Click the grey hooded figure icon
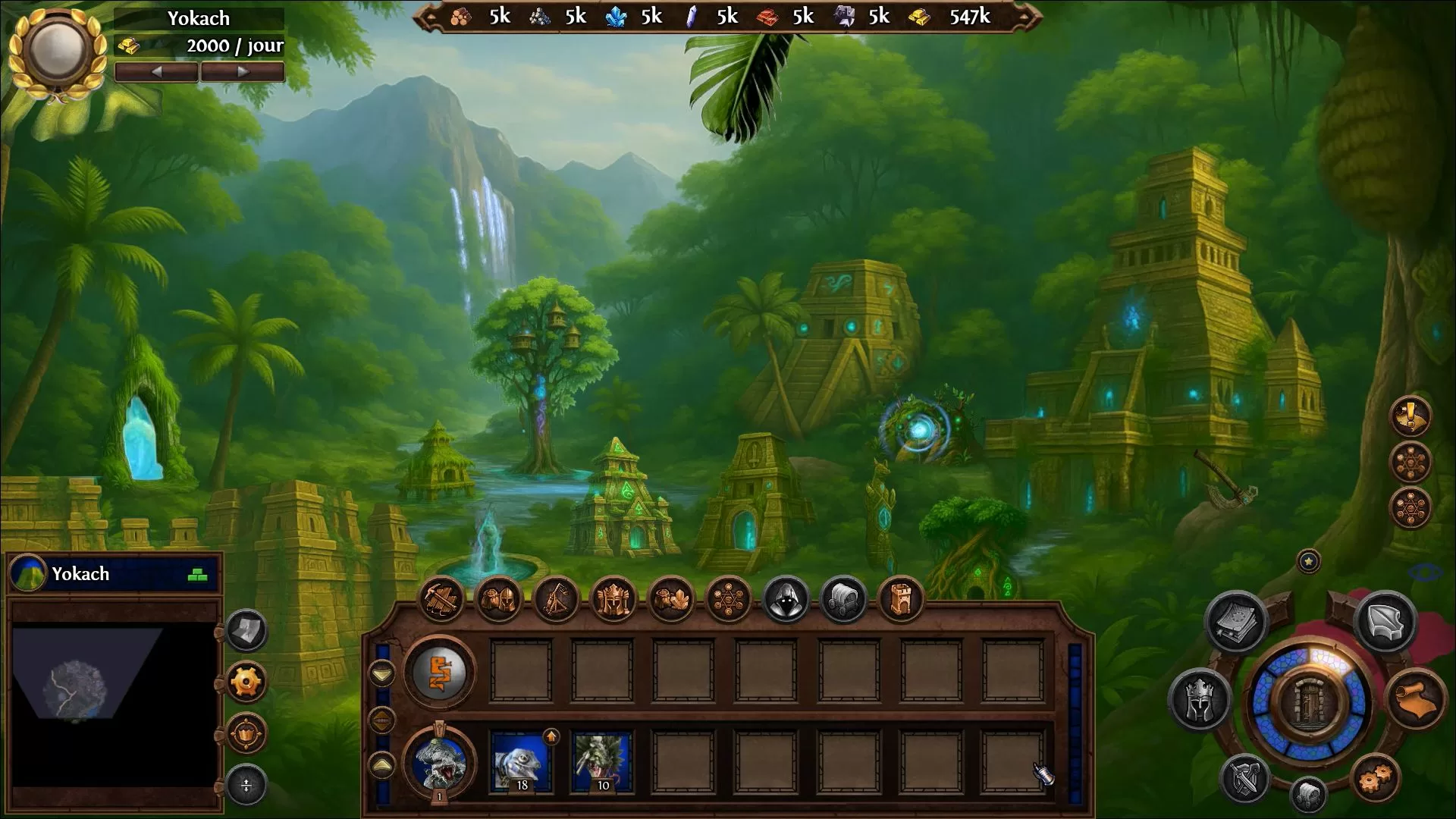Screen dimensions: 1456x819 click(x=786, y=599)
